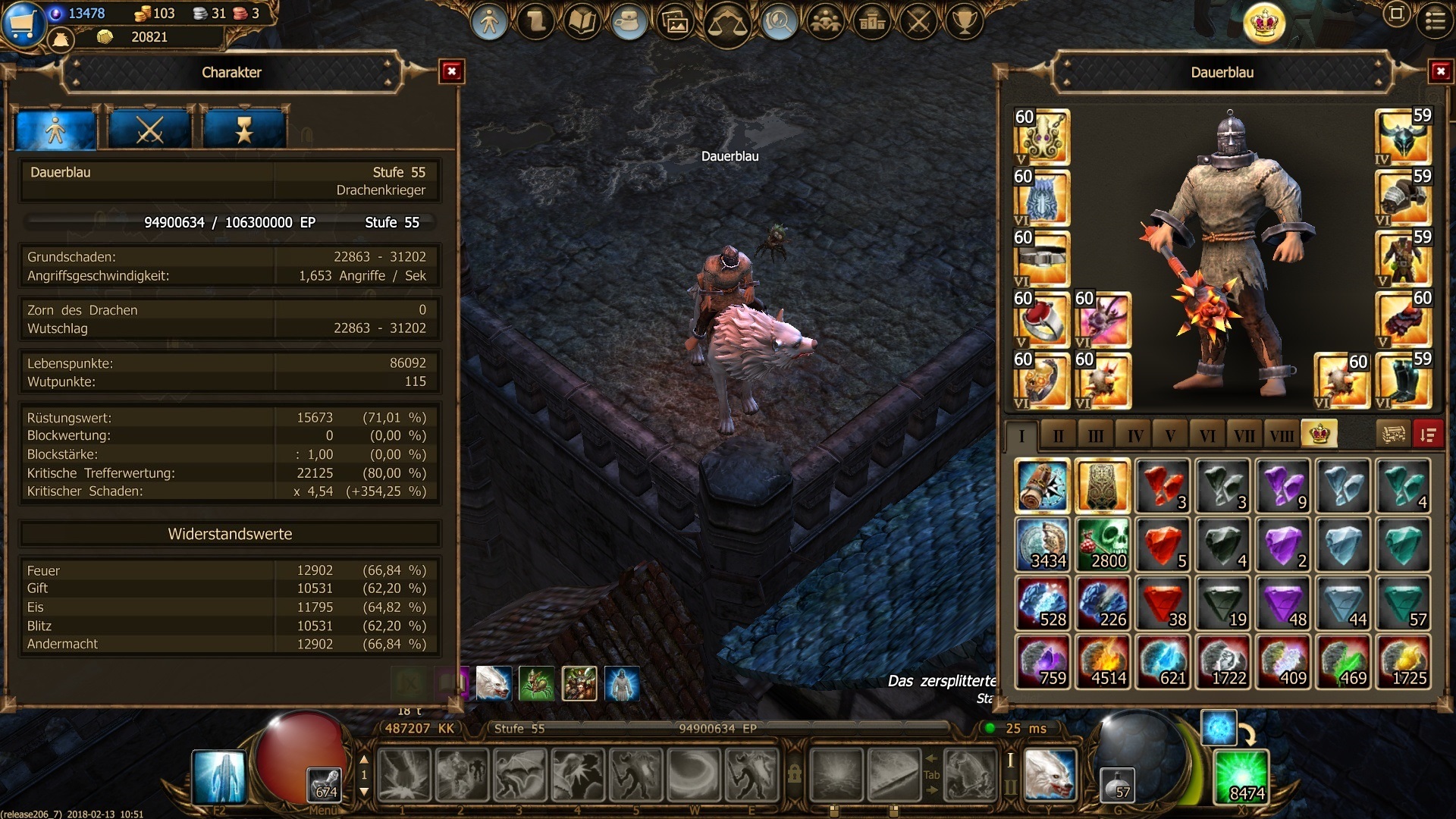Viewport: 1456px width, 819px height.
Task: Activate the white wolf mount hotbar slot
Action: point(1050,775)
